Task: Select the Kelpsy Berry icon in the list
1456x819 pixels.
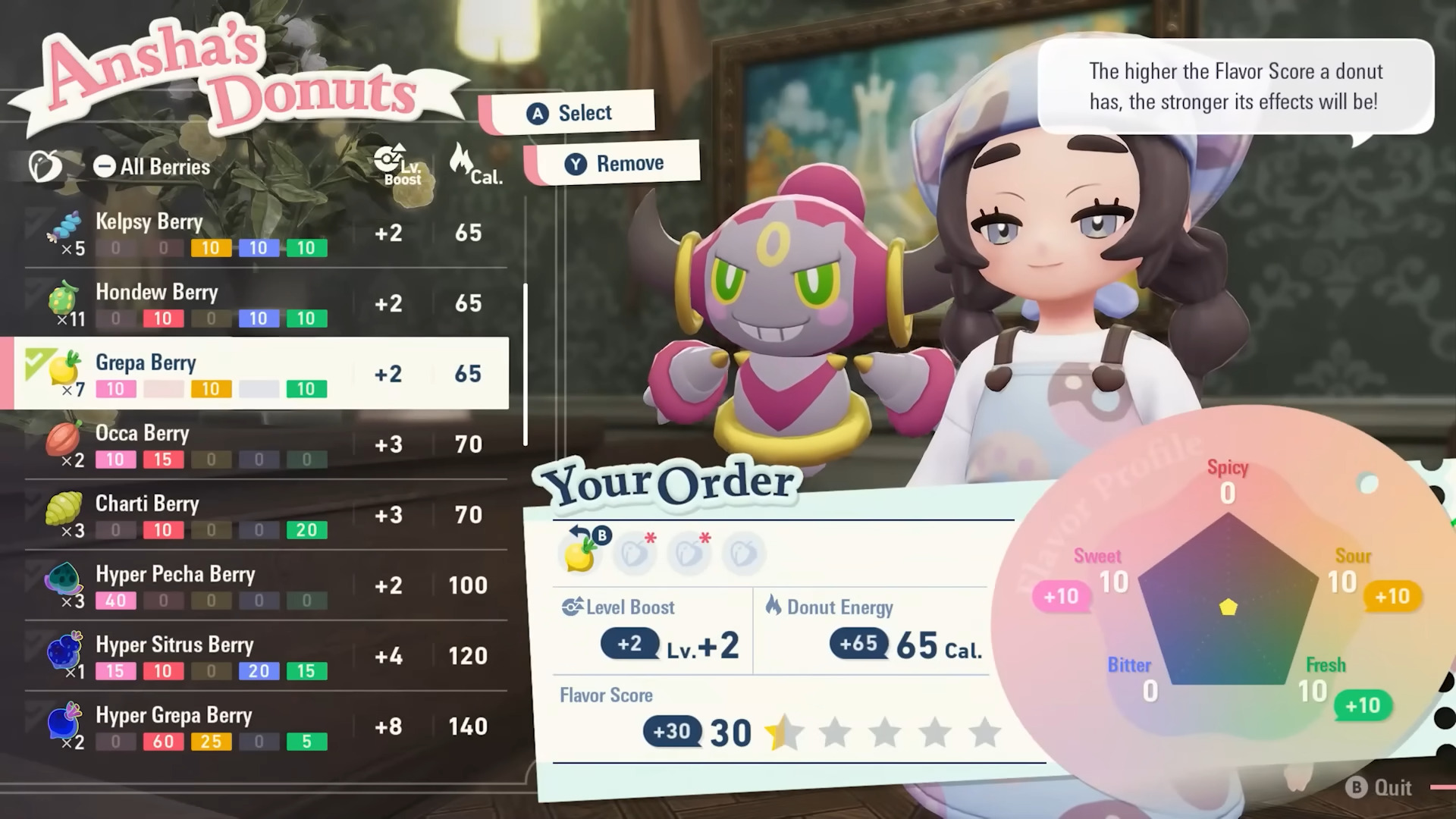Action: click(x=64, y=225)
